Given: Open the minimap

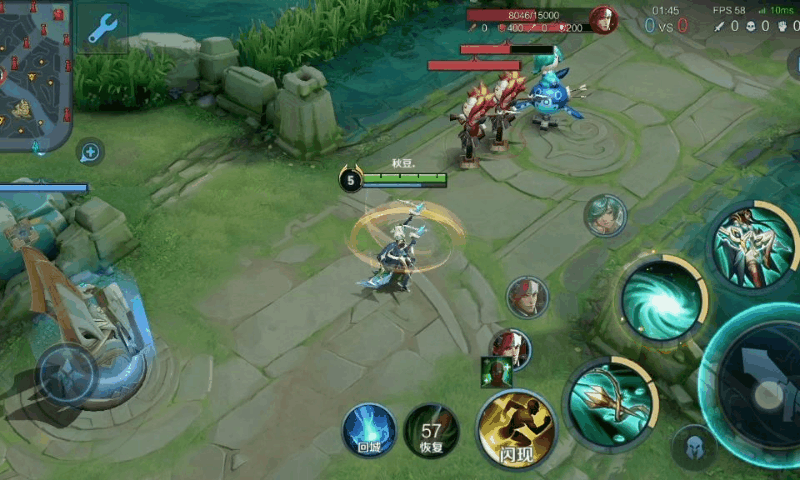Looking at the screenshot, I should click(x=36, y=75).
